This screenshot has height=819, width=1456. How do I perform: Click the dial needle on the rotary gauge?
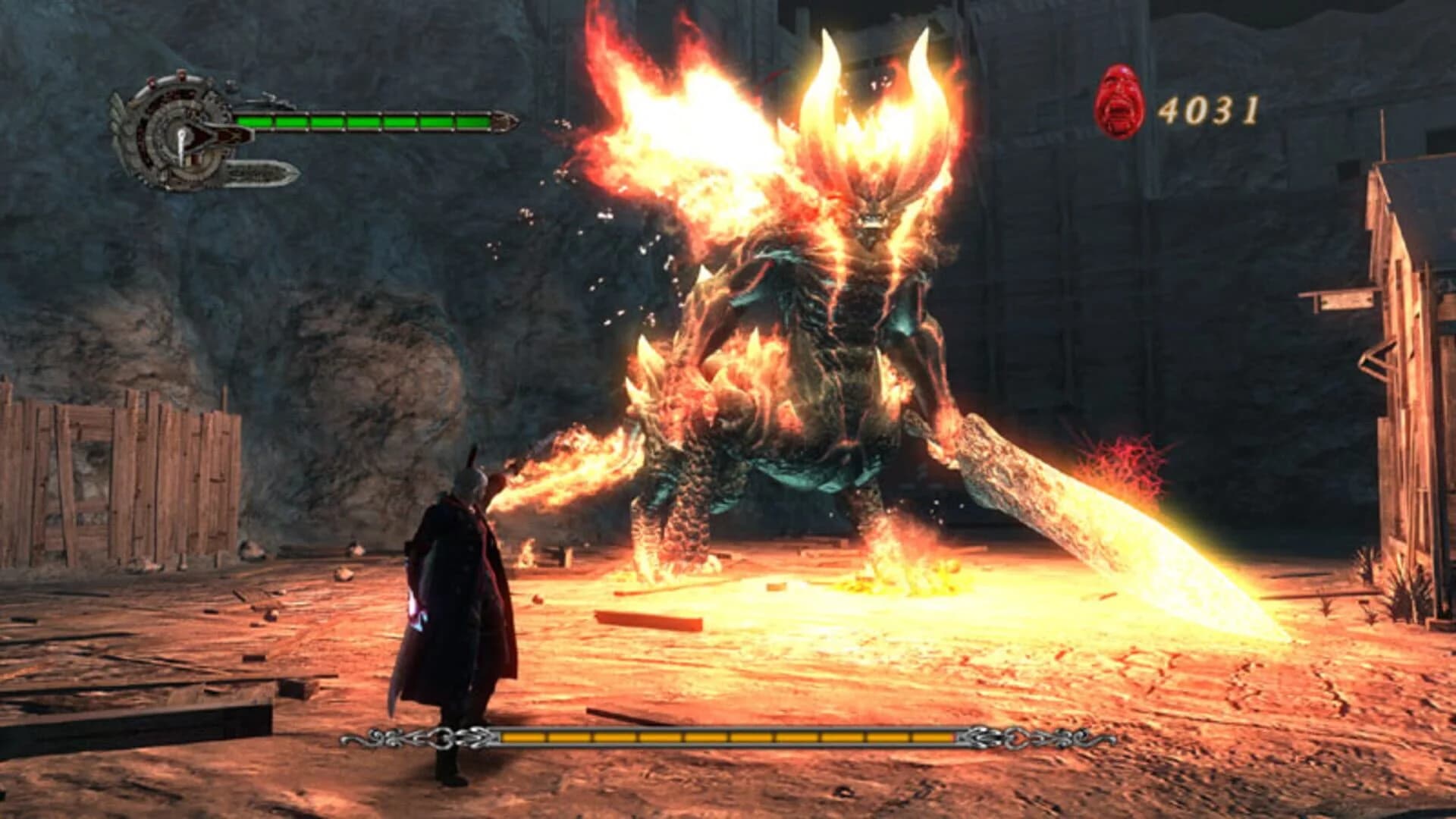click(x=183, y=145)
